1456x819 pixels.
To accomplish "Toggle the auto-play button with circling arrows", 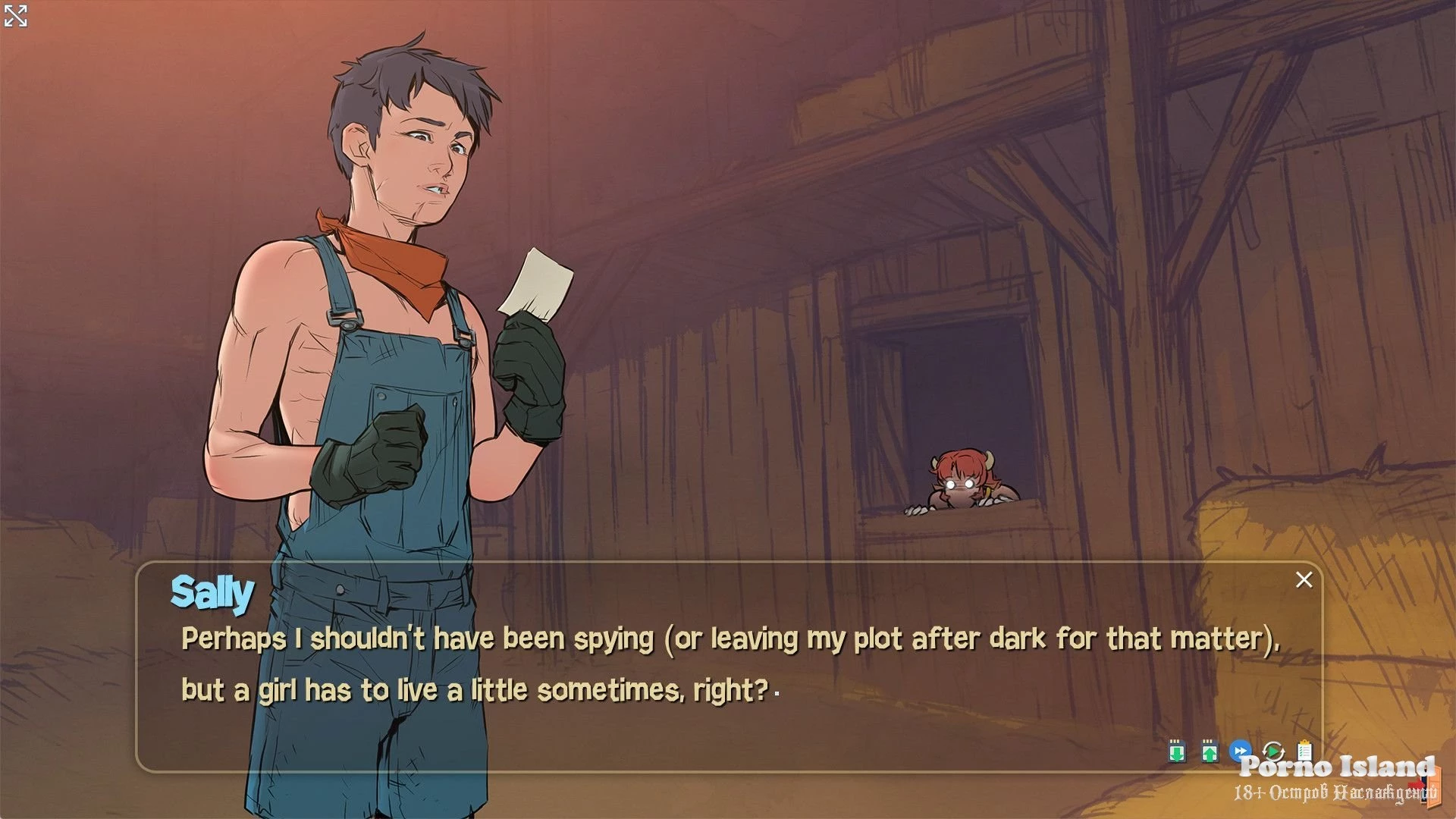I will click(1273, 751).
